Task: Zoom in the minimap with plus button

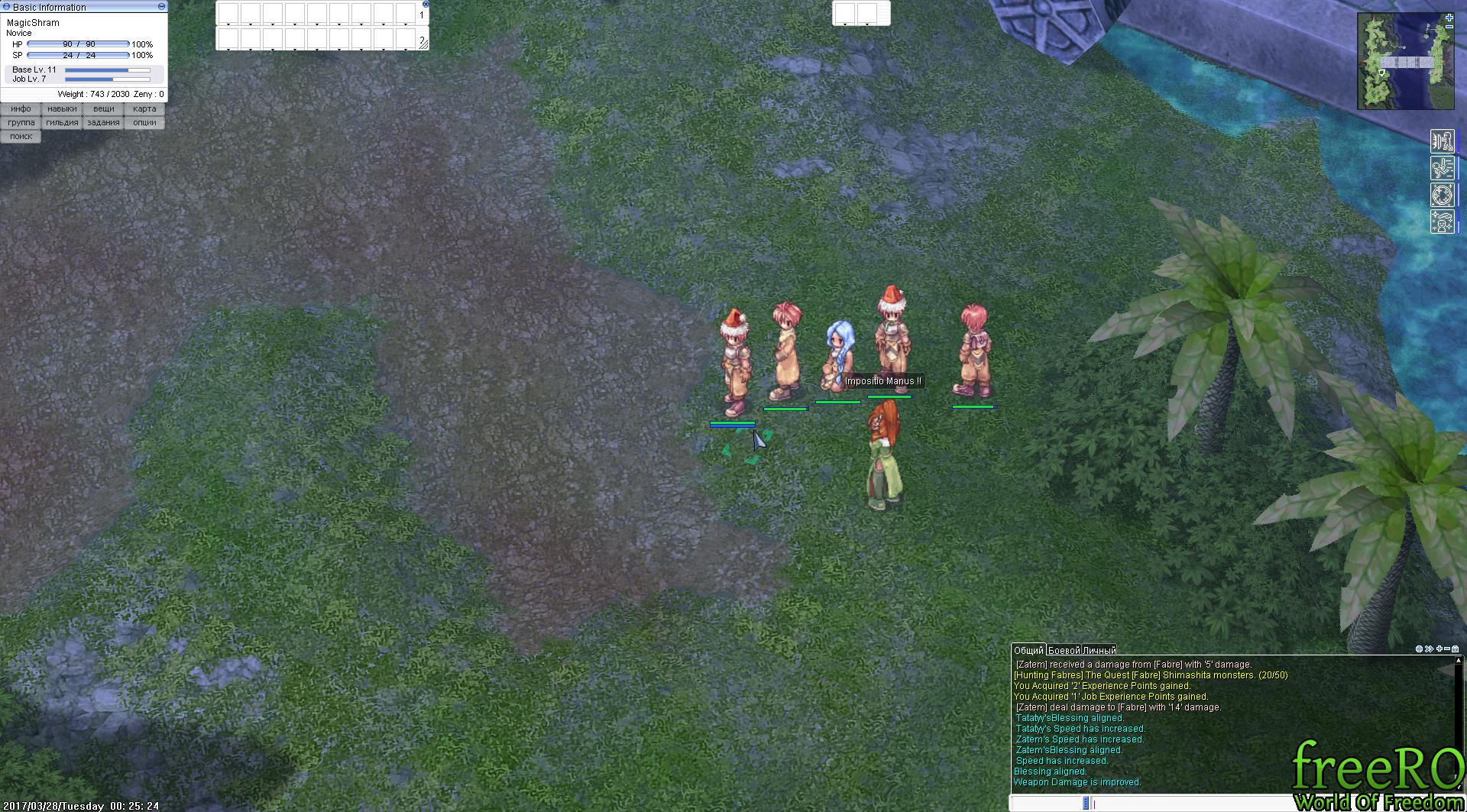Action: coord(1449,18)
